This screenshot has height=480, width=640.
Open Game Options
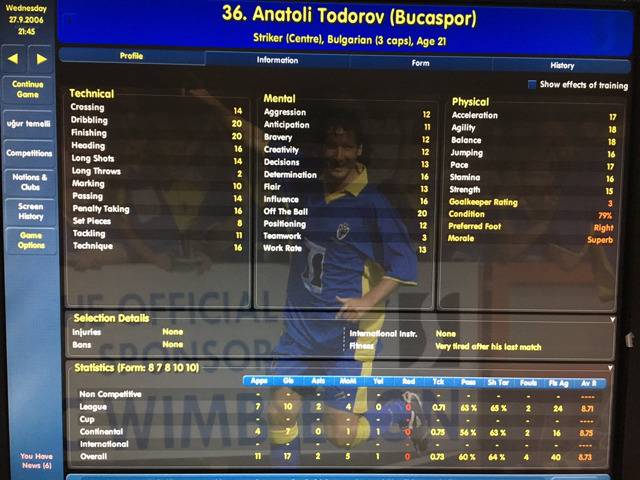pos(28,240)
